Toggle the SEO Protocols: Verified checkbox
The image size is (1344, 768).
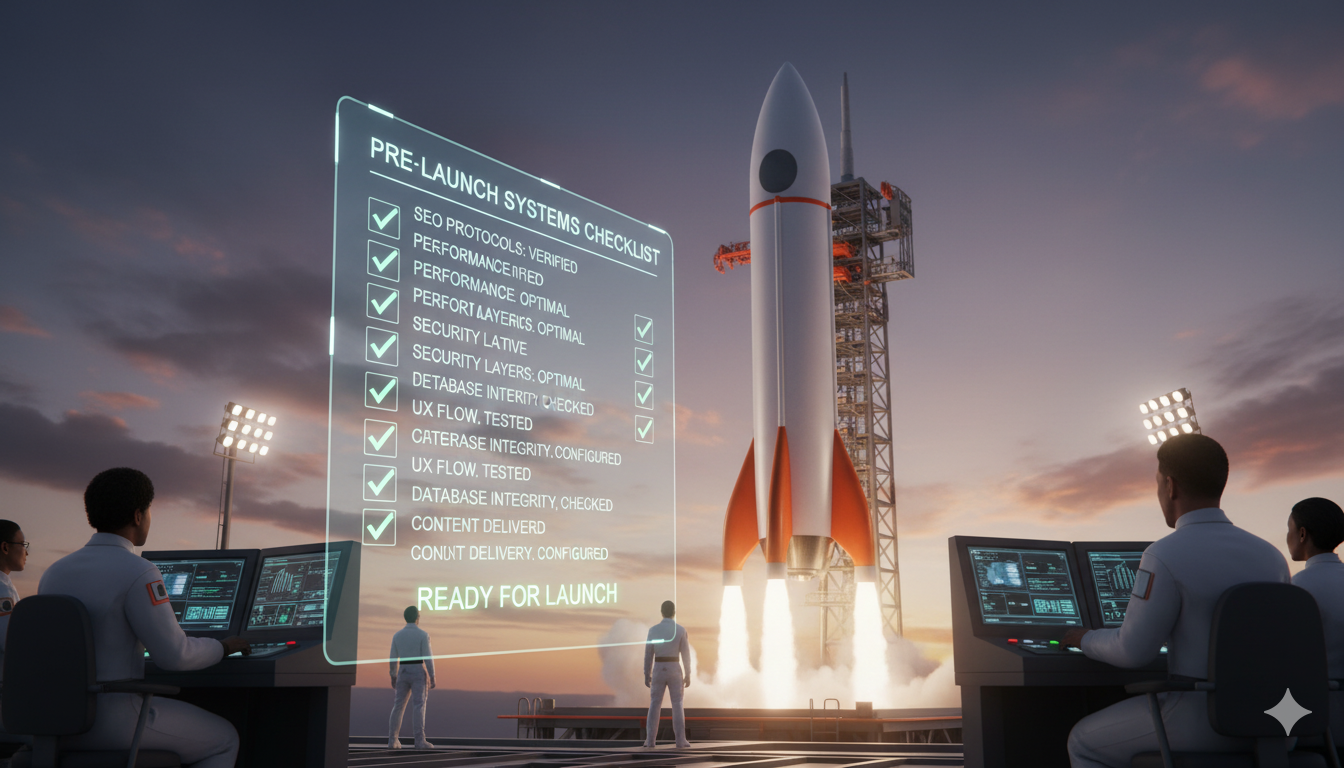pos(383,216)
